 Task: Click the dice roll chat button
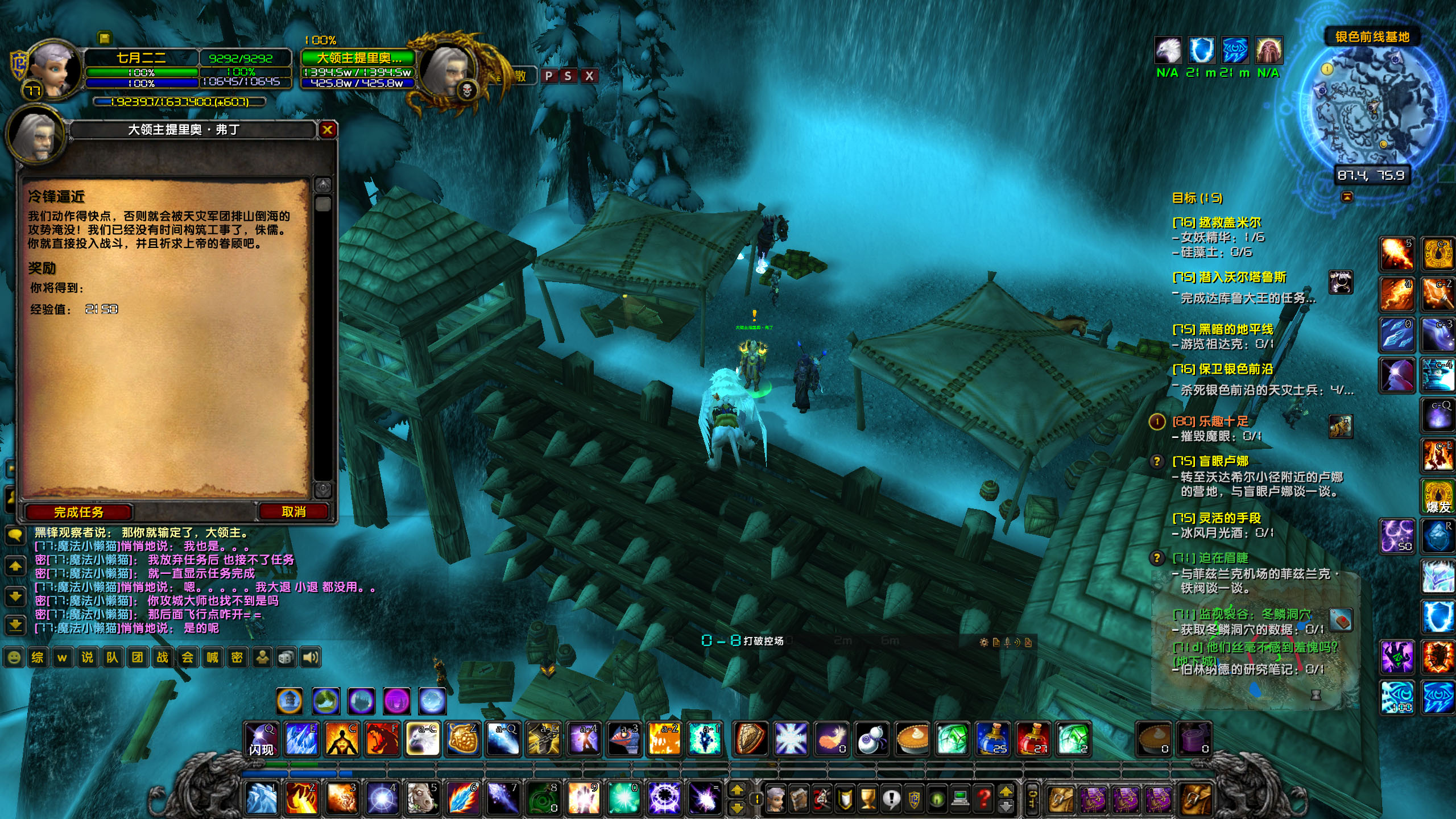(286, 657)
